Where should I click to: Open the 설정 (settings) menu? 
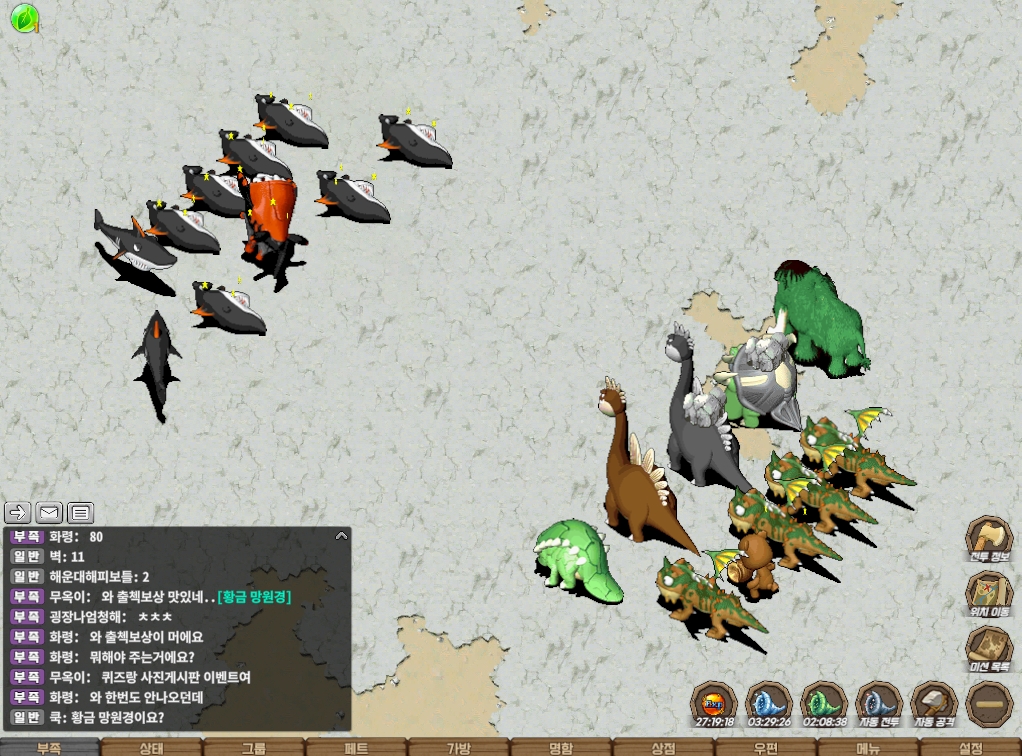click(971, 747)
